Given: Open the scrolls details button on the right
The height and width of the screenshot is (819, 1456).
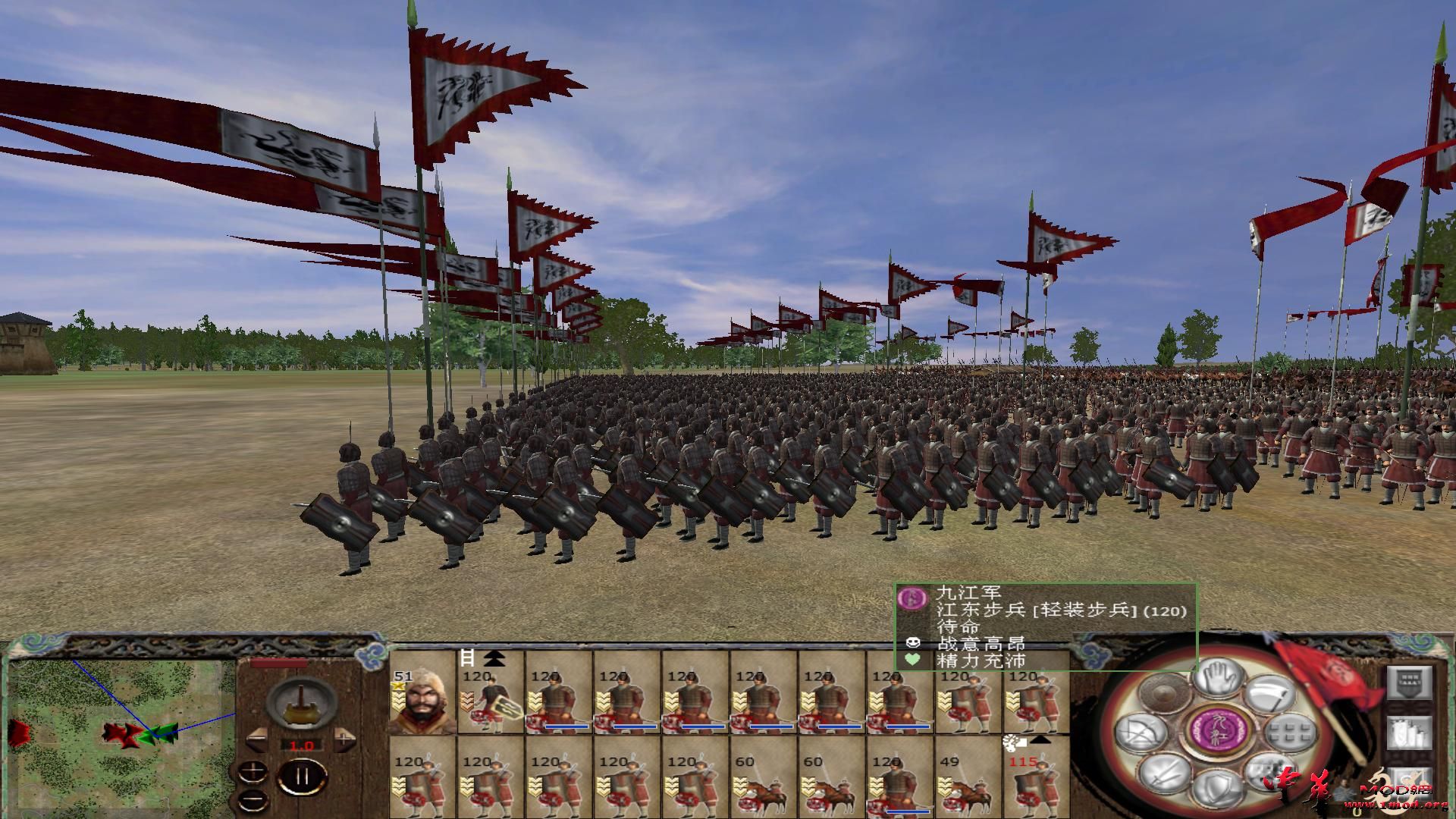Looking at the screenshot, I should [x=1409, y=733].
